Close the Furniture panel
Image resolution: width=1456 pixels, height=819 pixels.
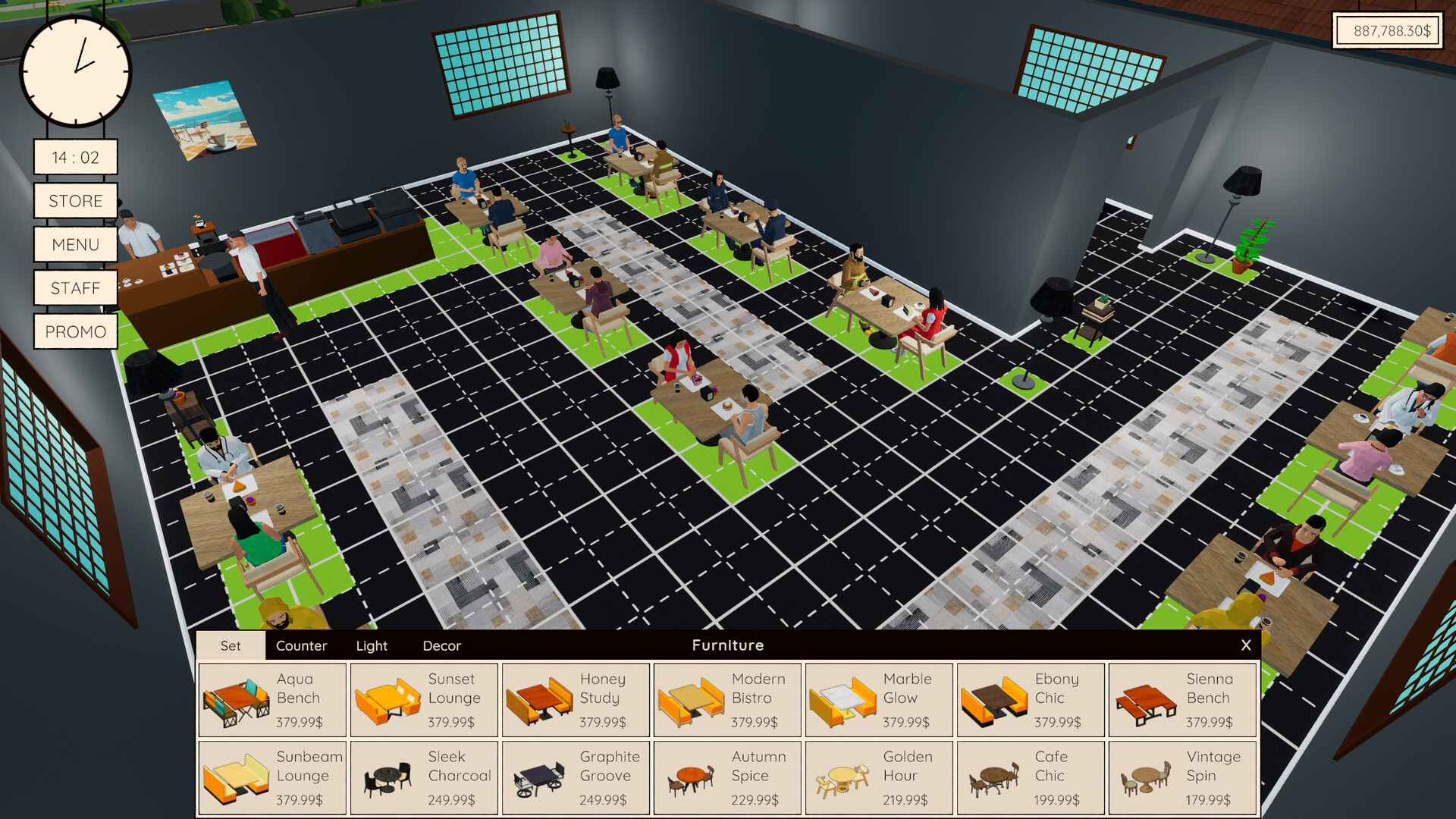[x=1246, y=645]
